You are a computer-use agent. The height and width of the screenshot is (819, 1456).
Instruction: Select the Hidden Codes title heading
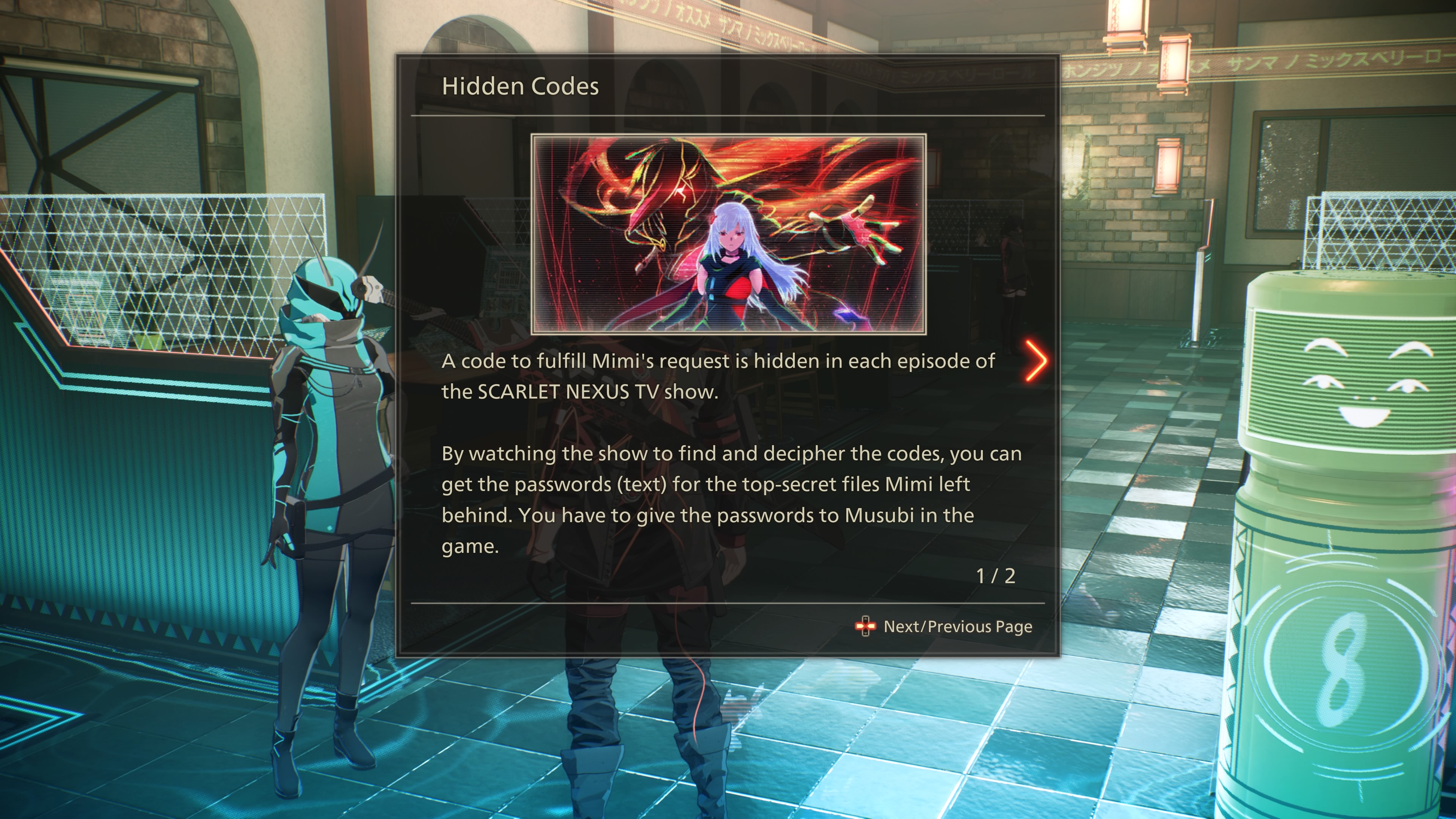tap(520, 86)
